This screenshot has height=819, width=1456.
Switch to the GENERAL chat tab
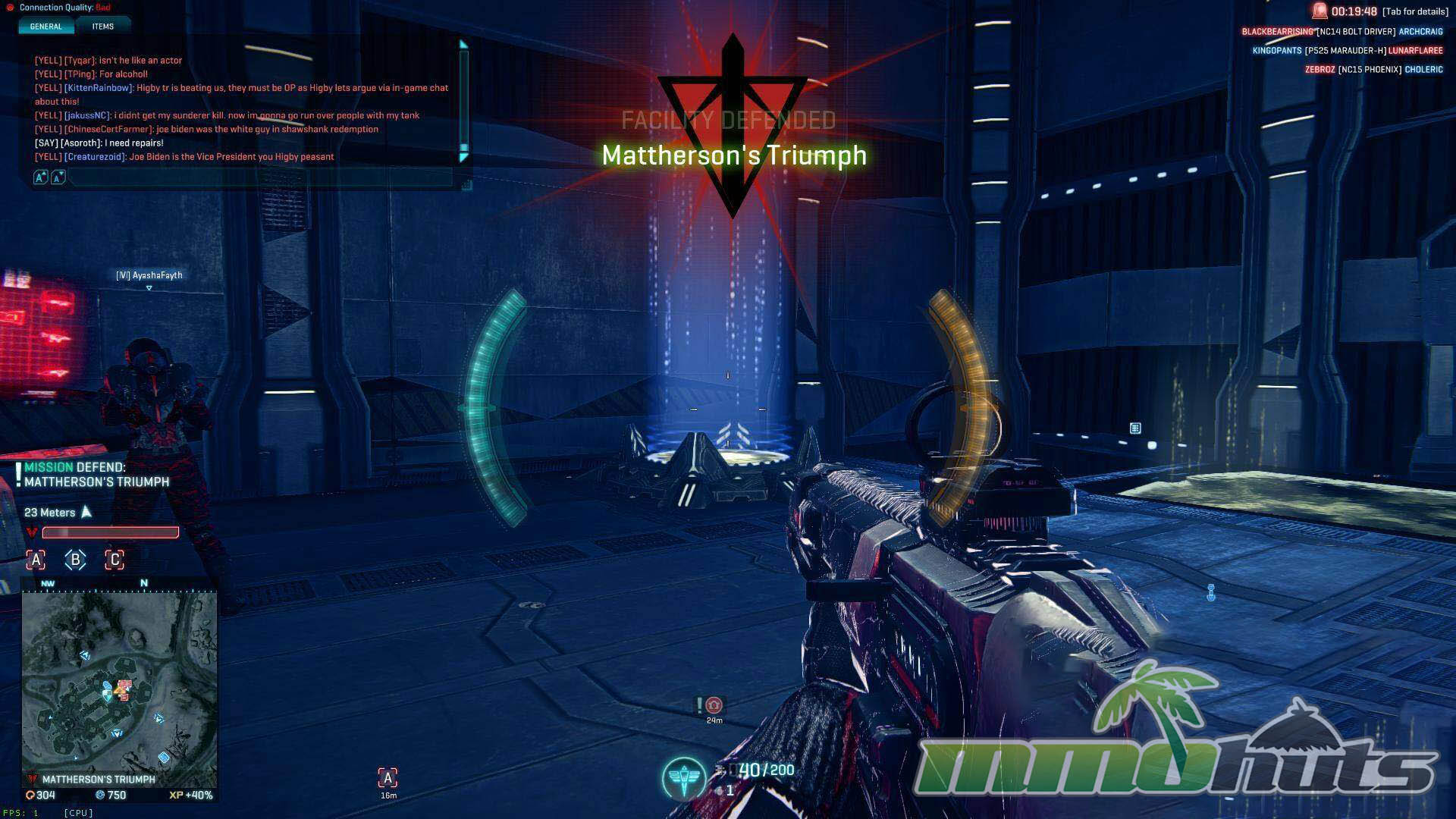pos(45,27)
